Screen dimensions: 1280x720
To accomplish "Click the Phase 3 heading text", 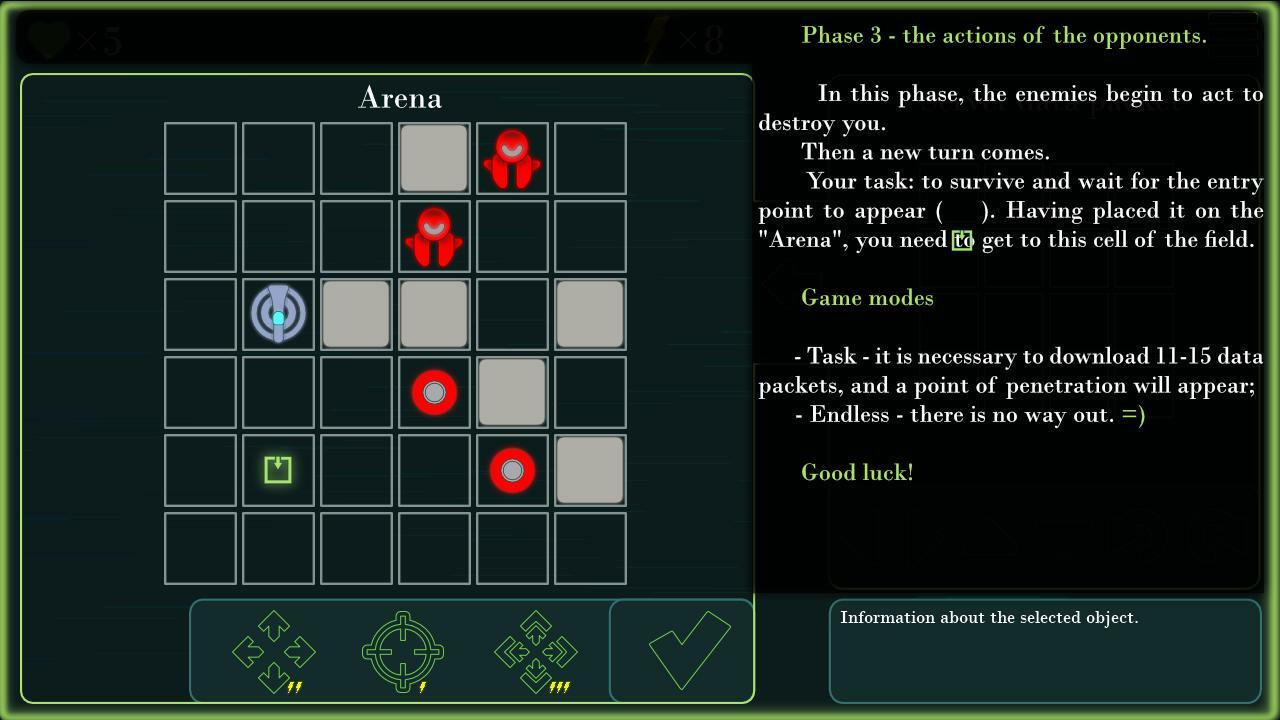I will coord(1004,35).
